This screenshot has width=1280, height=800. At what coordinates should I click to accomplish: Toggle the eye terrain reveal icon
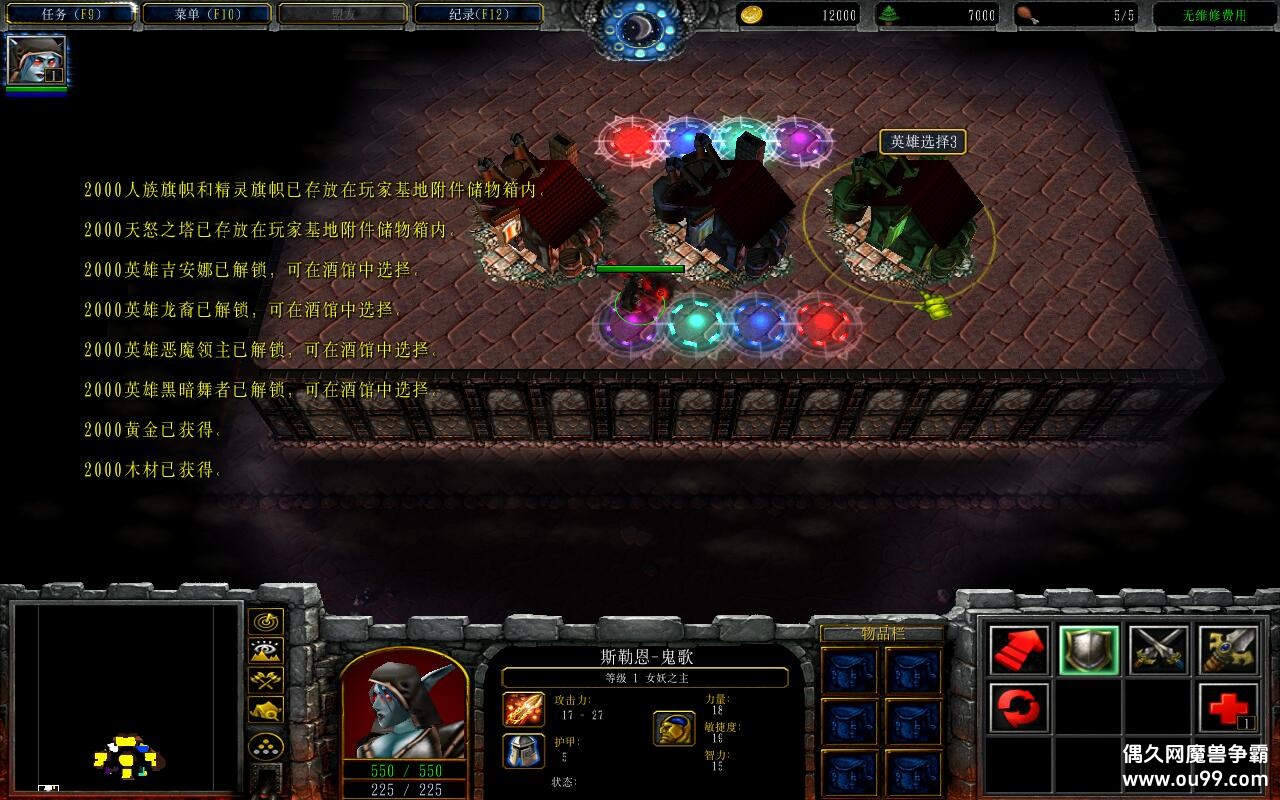(x=265, y=653)
